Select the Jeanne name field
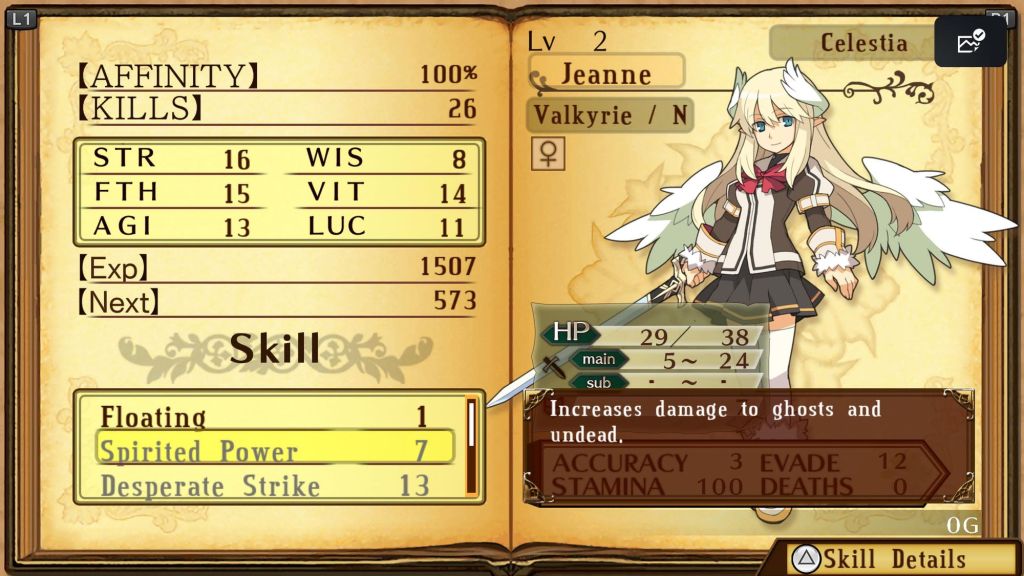Viewport: 1024px width, 576px height. (x=607, y=72)
